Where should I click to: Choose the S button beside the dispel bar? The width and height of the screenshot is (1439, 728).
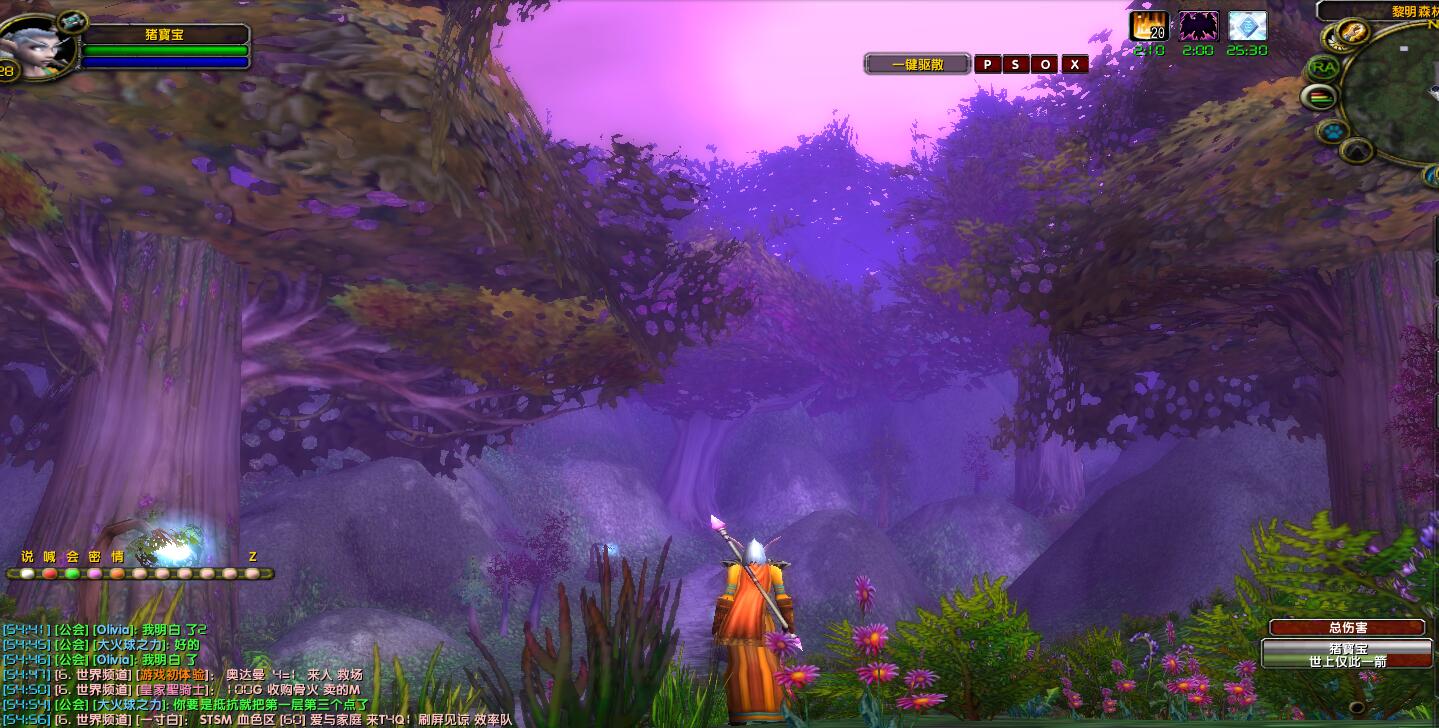[x=1016, y=64]
